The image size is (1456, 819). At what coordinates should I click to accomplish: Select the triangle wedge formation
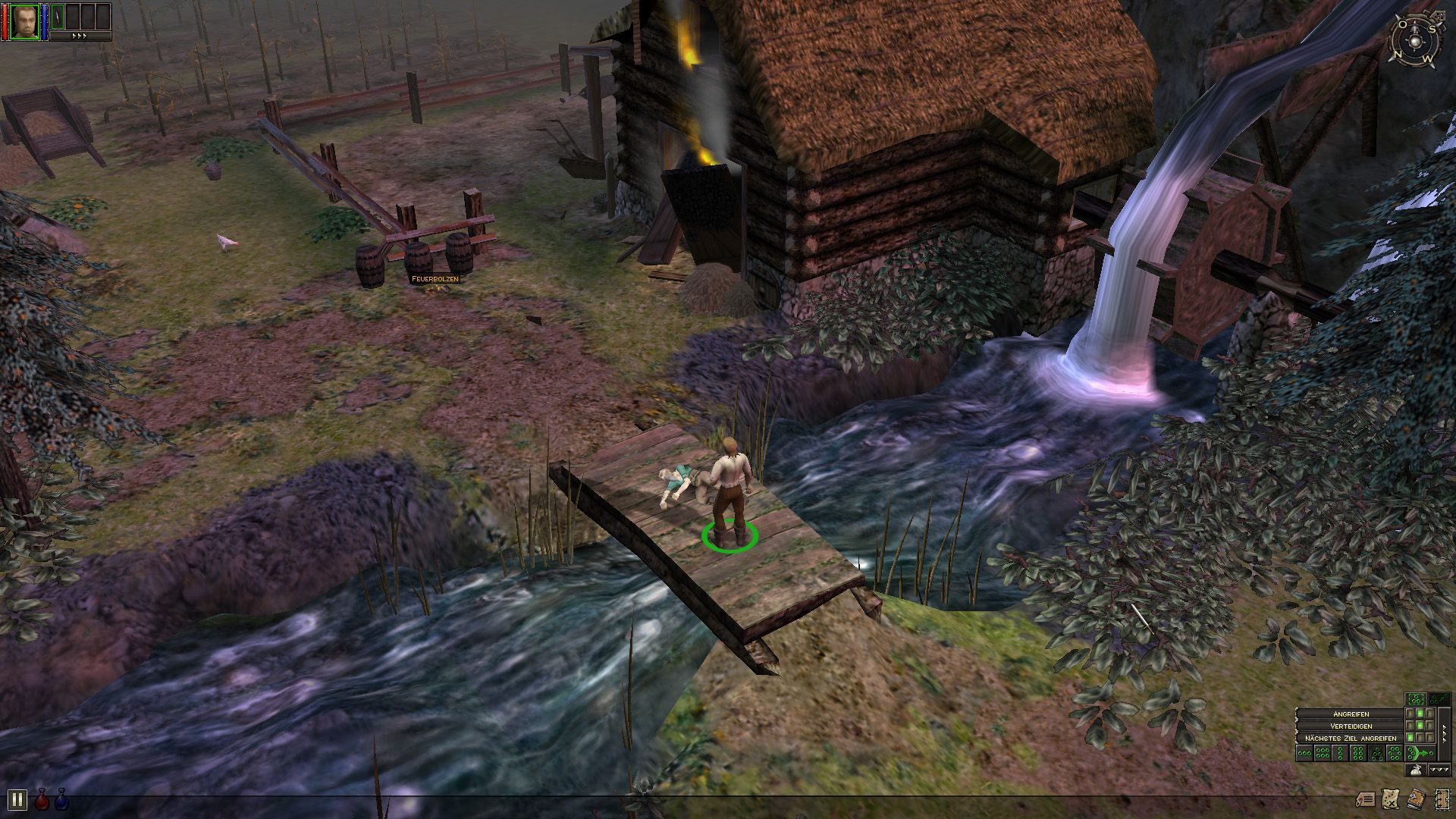pos(1376,753)
